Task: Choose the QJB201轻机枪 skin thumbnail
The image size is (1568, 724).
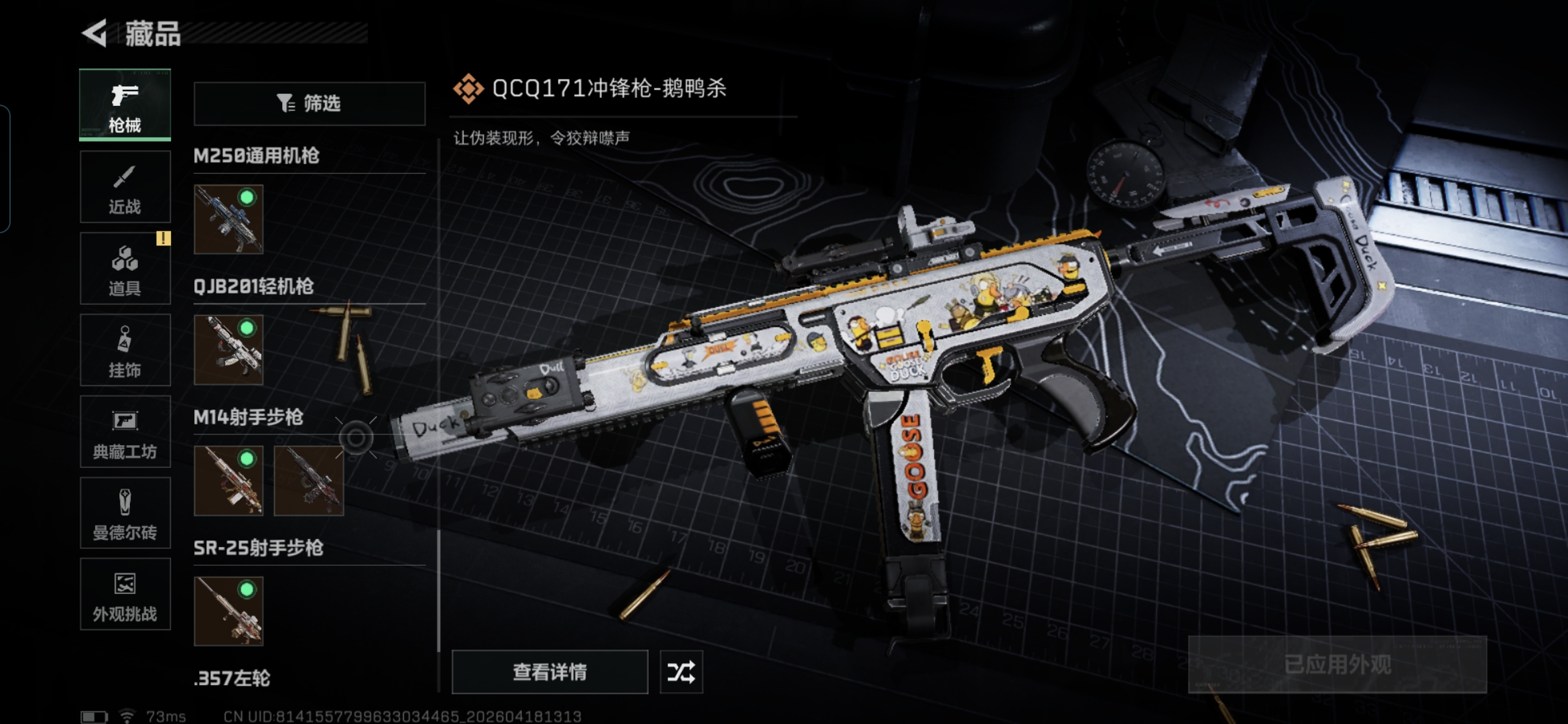Action: (x=228, y=350)
